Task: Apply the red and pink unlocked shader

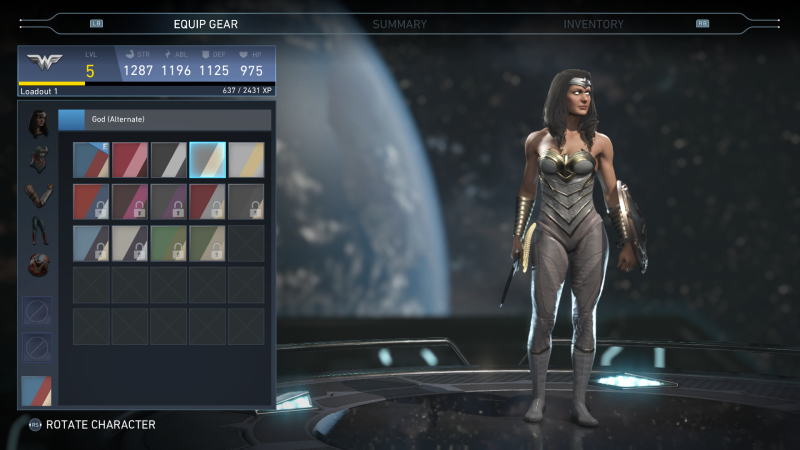Action: [130, 160]
